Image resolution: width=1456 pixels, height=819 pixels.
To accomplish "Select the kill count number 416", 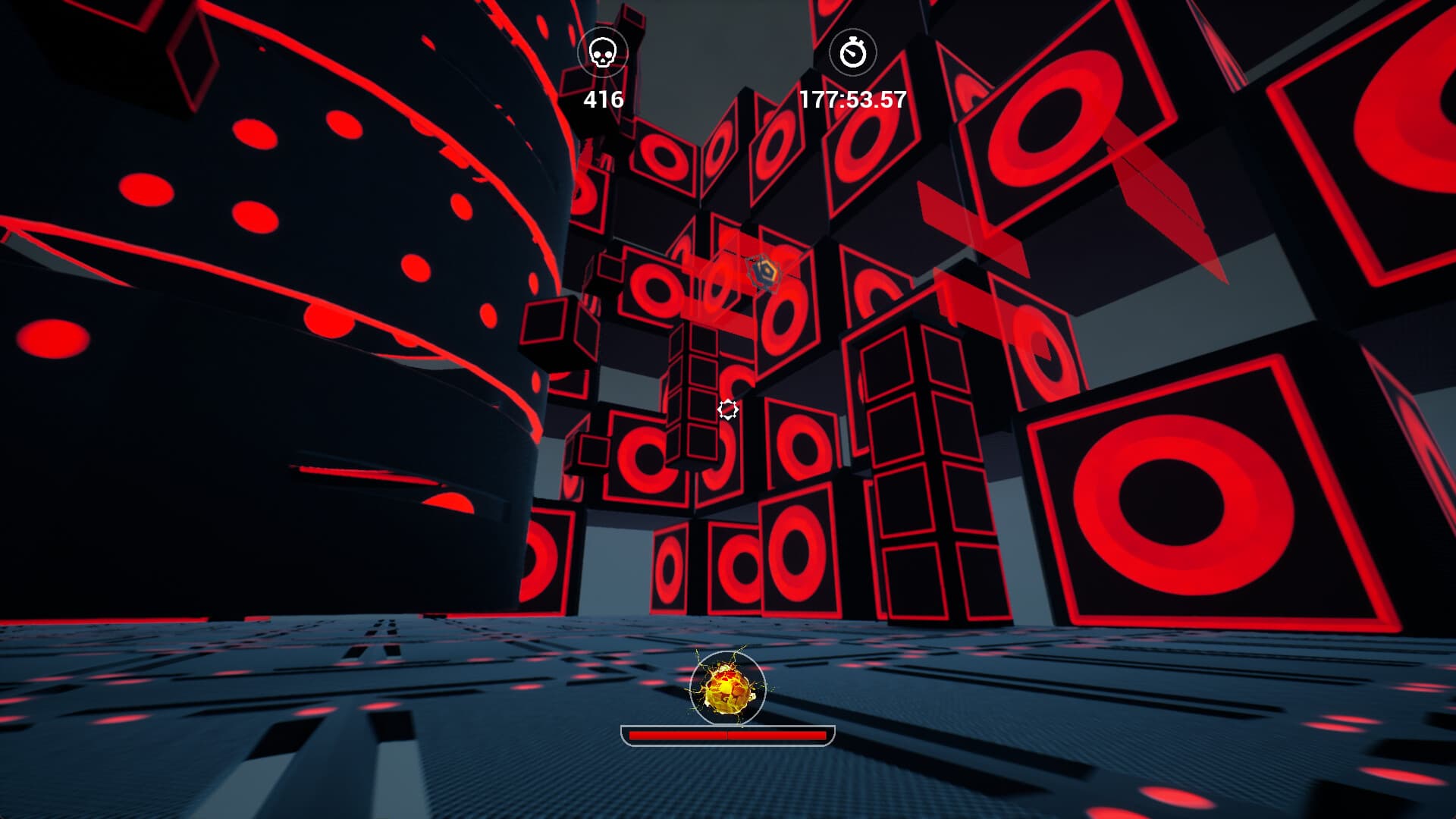I will click(603, 98).
